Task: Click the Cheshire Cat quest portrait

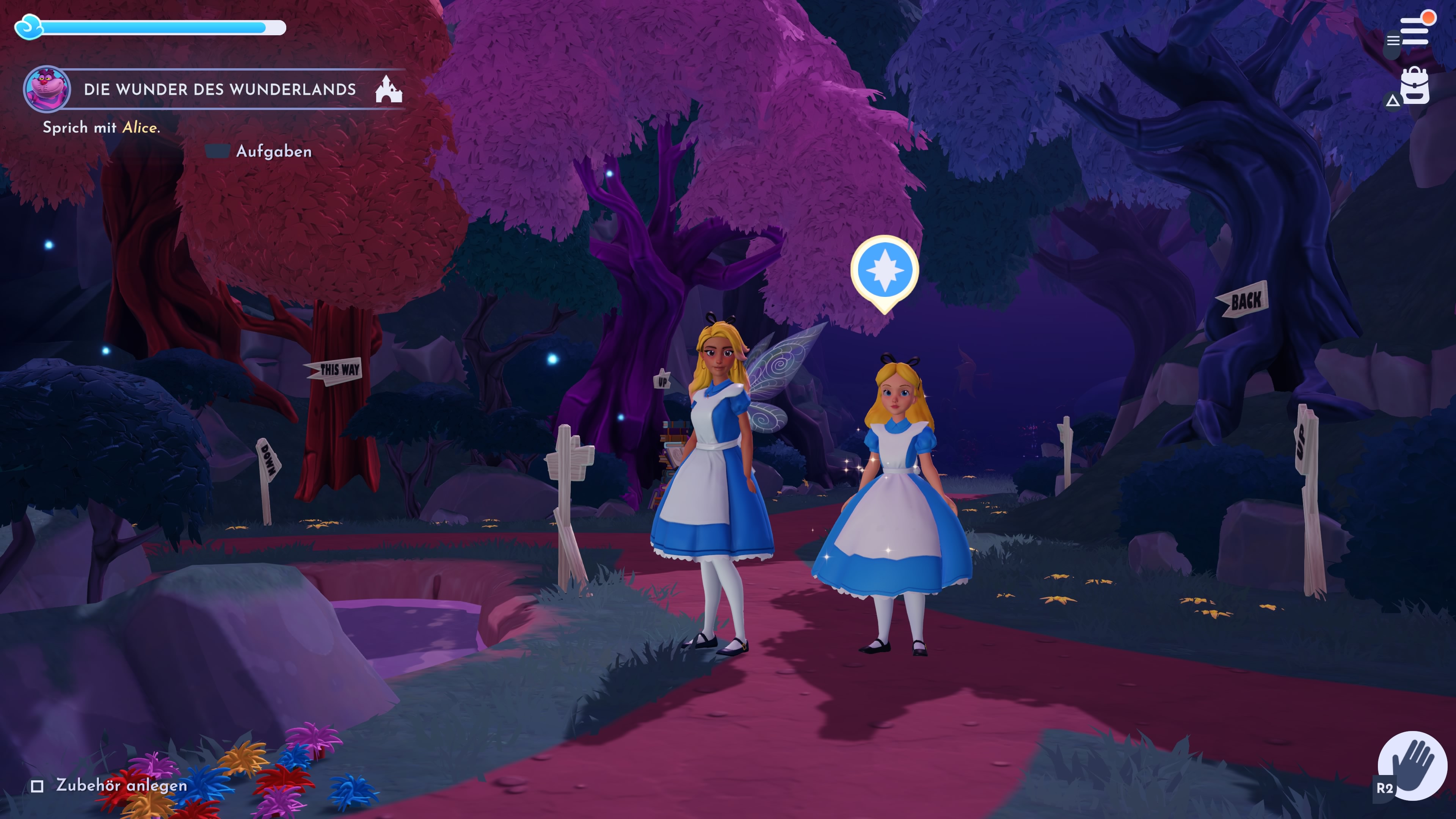Action: coord(47,89)
